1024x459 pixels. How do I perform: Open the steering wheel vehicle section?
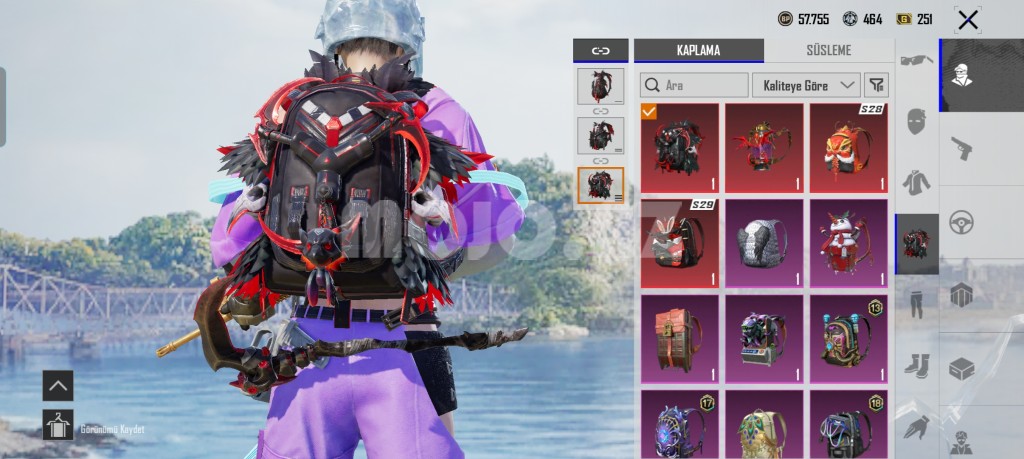(x=961, y=221)
